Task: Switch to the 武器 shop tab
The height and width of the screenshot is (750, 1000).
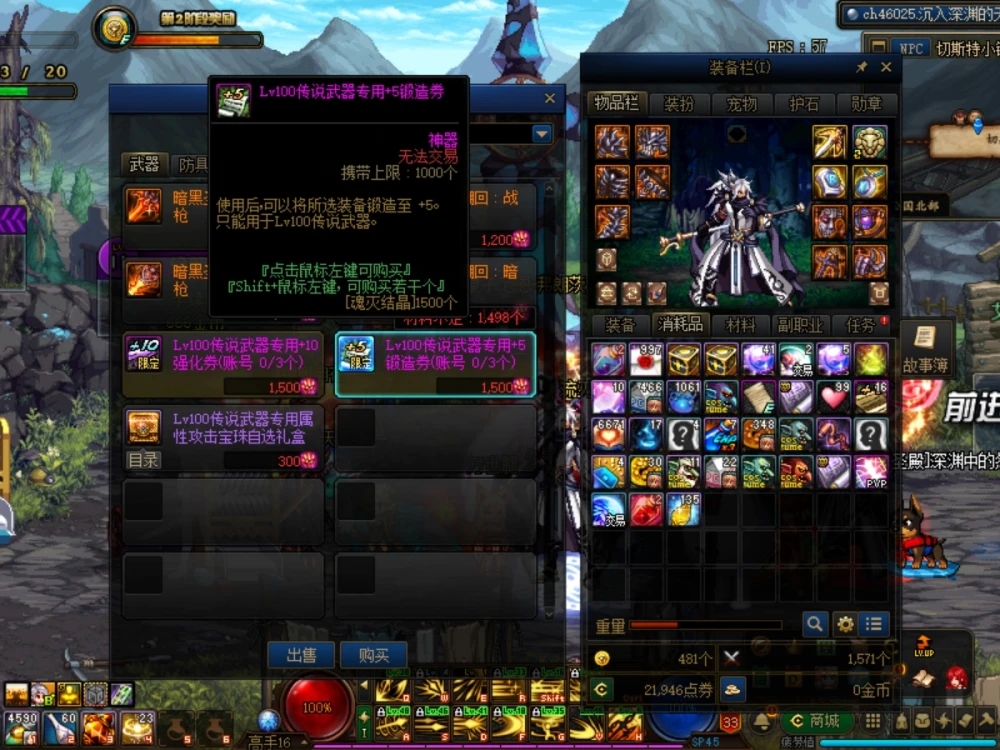Action: 145,165
